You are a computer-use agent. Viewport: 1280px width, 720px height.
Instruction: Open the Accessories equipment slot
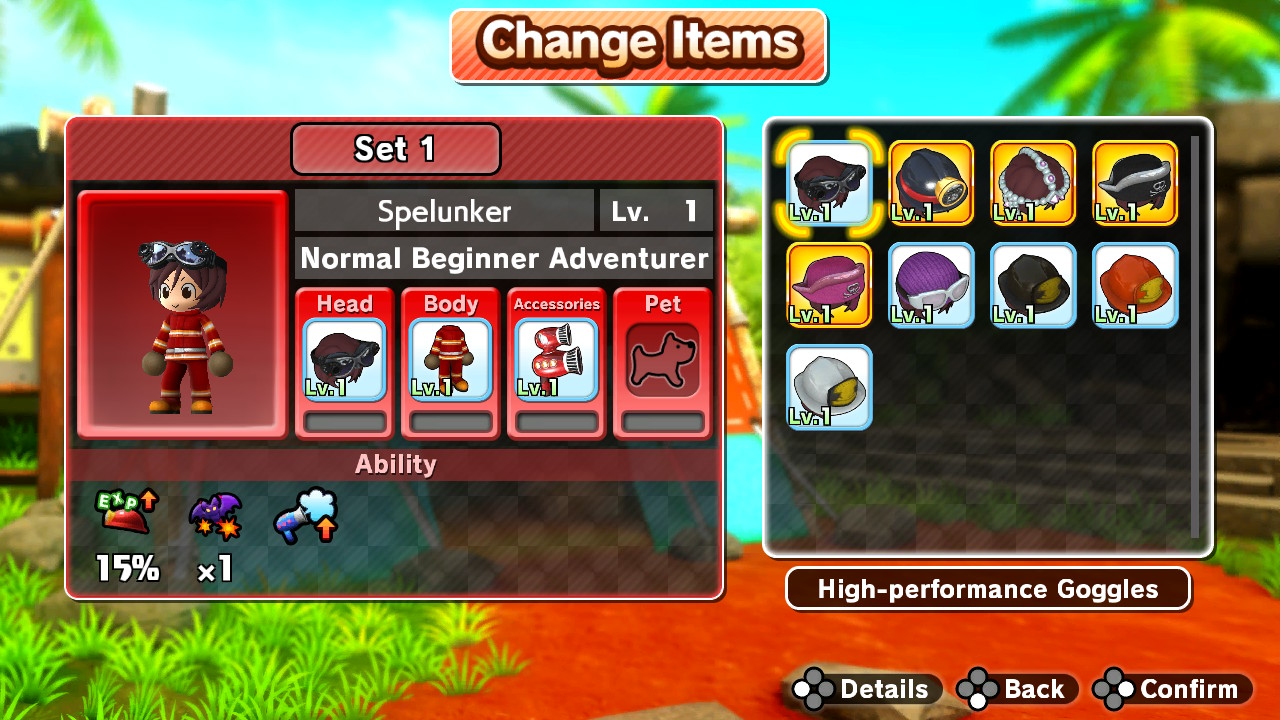point(556,360)
